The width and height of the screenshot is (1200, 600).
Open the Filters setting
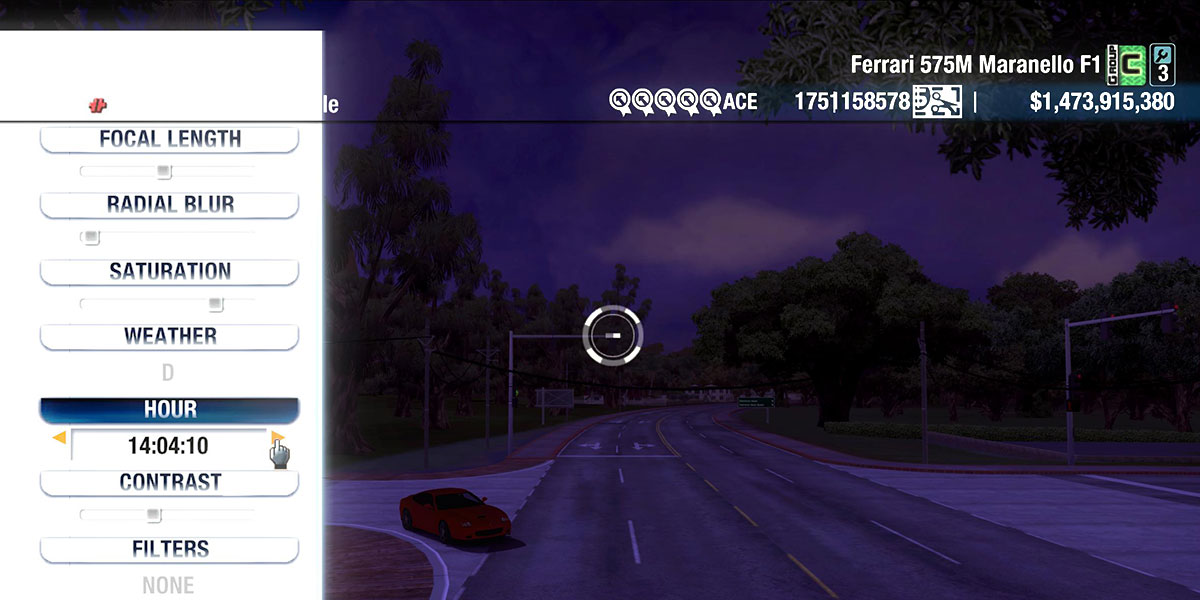tap(169, 549)
